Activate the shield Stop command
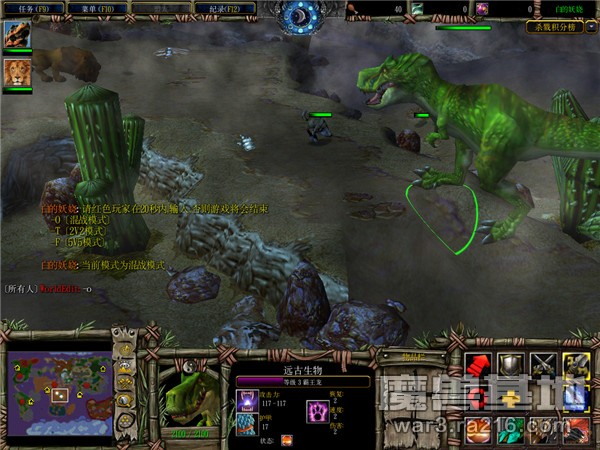Screen dimensions: 600x450 [511, 367]
